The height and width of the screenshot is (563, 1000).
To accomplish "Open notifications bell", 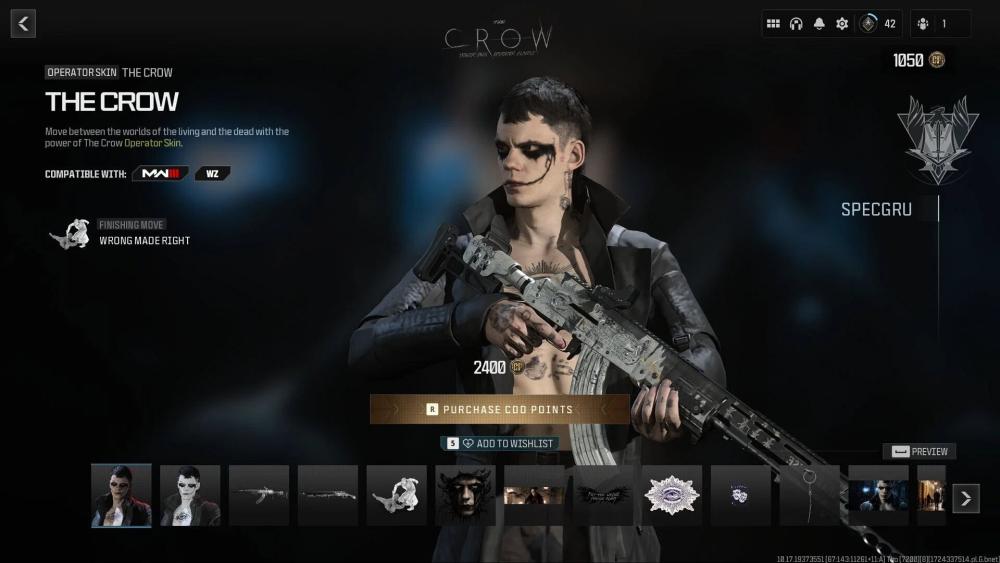I will tap(819, 24).
